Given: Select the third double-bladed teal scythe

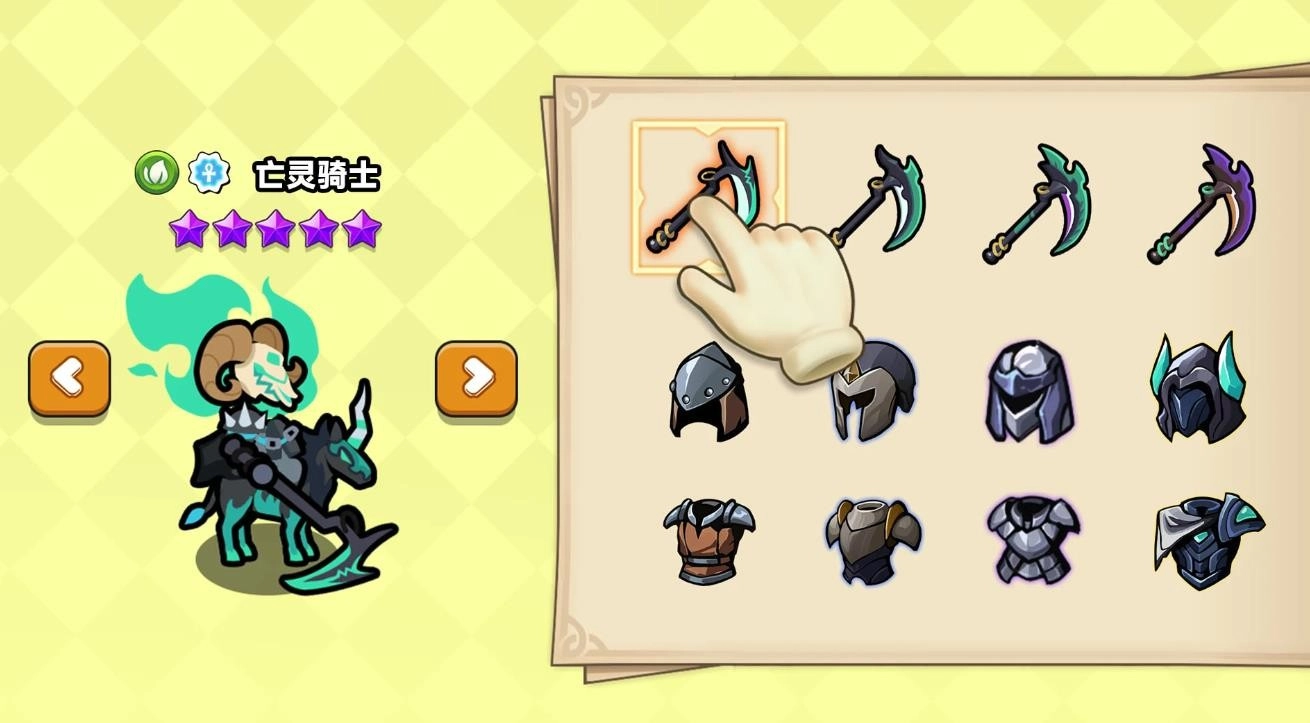Looking at the screenshot, I should click(x=1040, y=200).
